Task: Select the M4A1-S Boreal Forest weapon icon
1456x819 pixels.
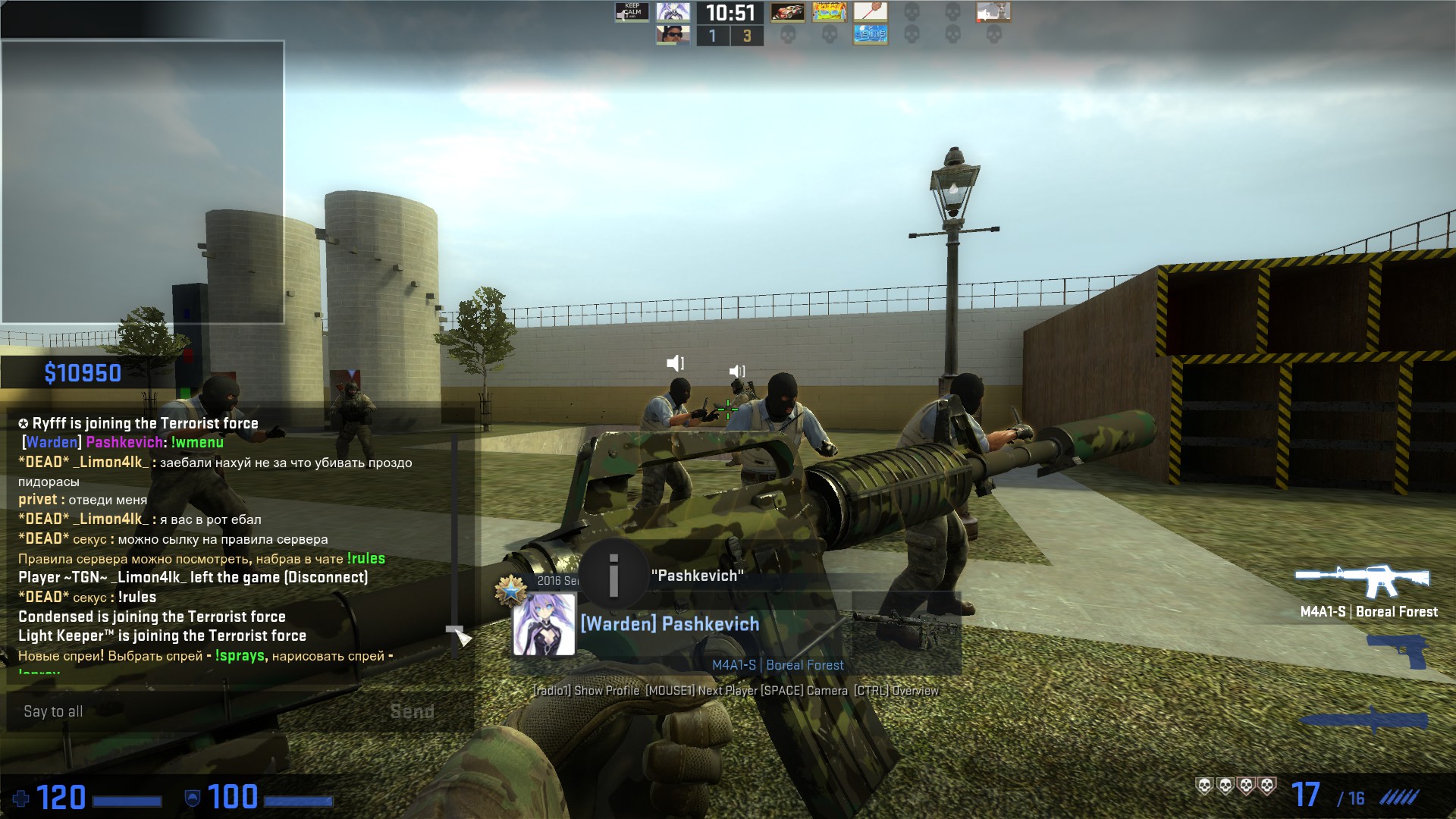Action: coord(1362,582)
